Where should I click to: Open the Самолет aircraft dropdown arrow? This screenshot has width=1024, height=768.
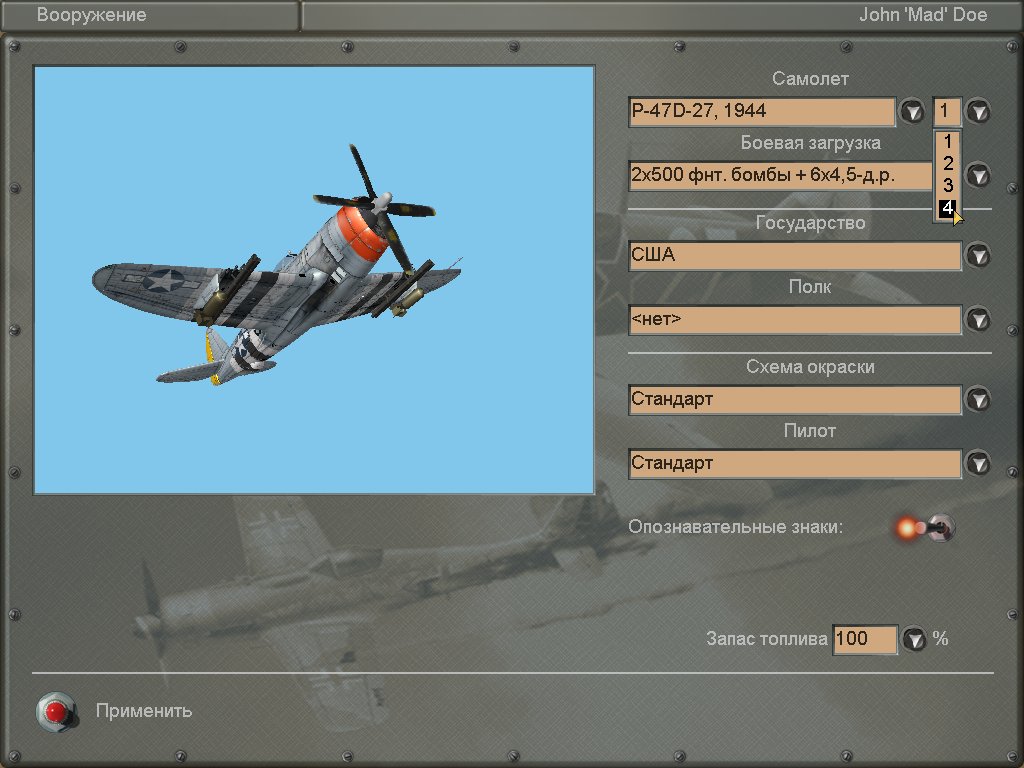912,111
